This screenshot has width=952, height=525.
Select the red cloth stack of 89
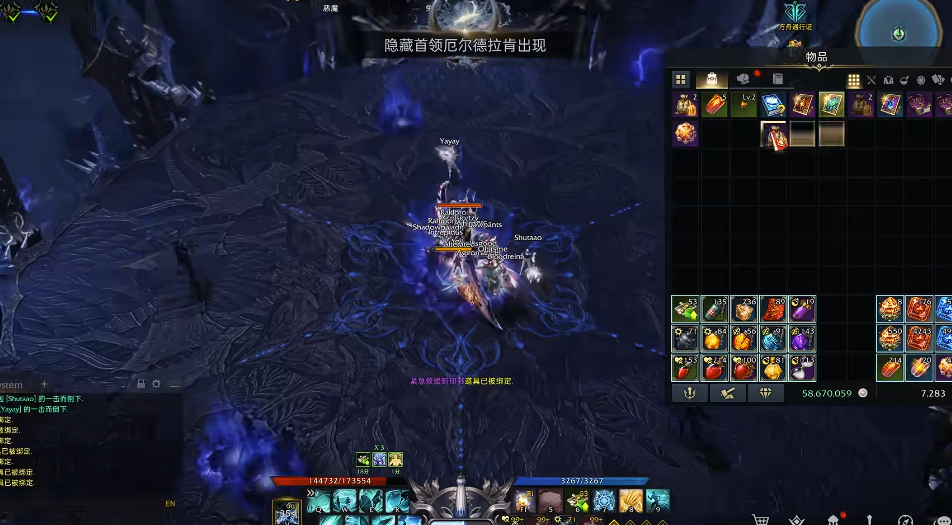tap(774, 309)
